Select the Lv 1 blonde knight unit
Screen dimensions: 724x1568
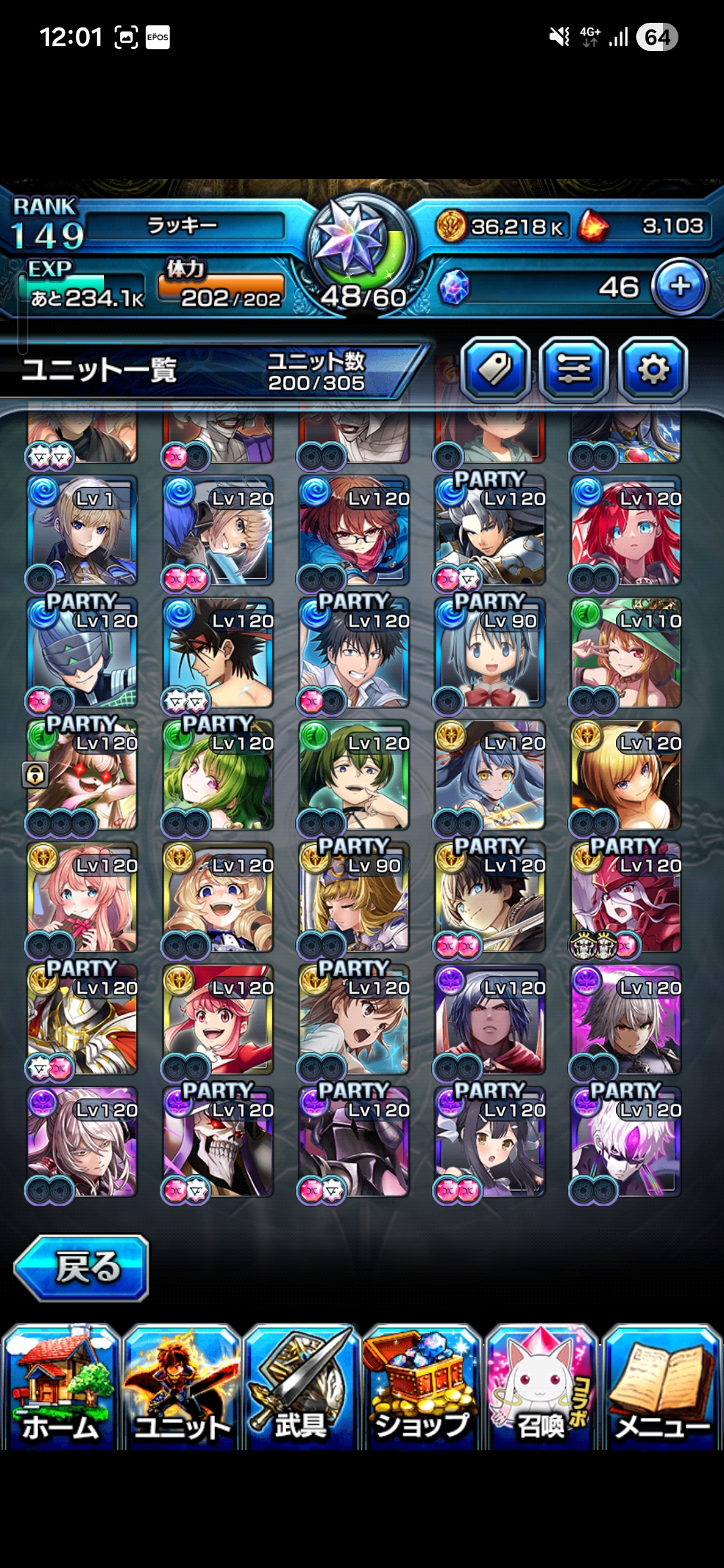(x=82, y=531)
